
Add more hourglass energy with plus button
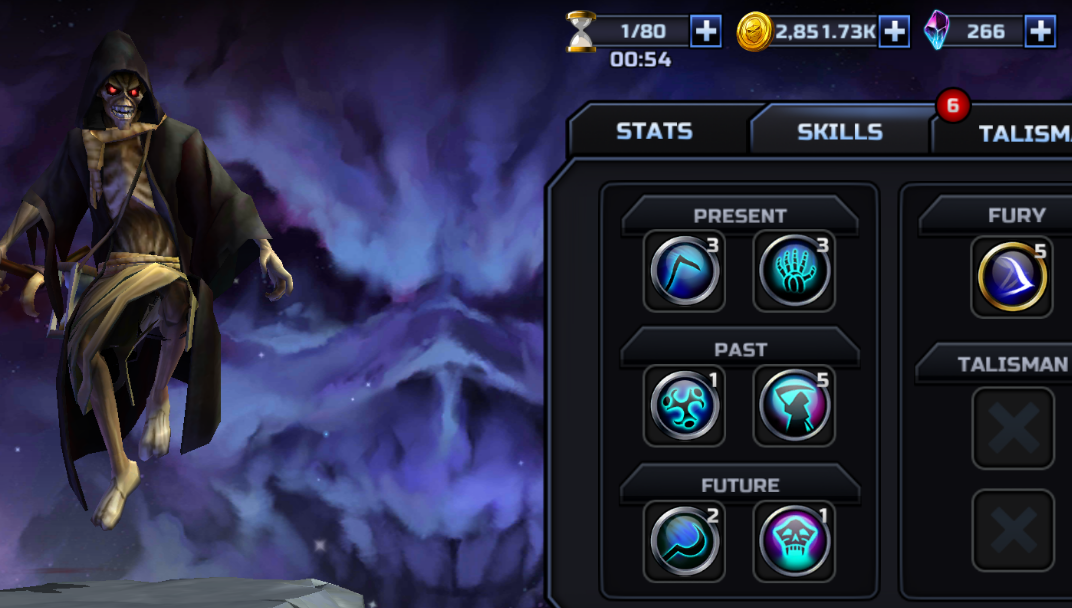click(x=706, y=31)
